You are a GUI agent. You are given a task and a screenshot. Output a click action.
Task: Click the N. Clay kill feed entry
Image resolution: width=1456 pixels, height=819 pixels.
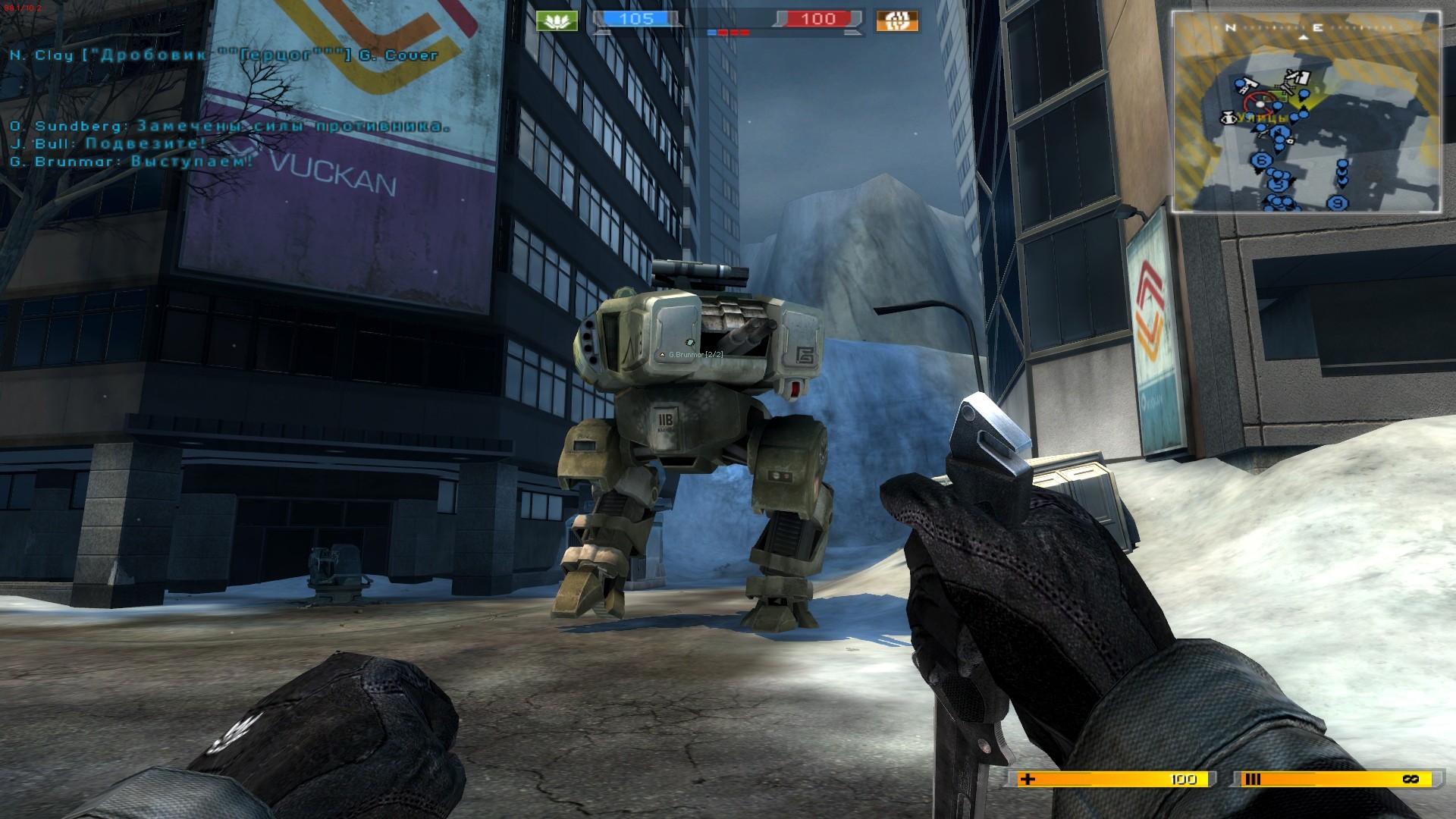coord(224,55)
